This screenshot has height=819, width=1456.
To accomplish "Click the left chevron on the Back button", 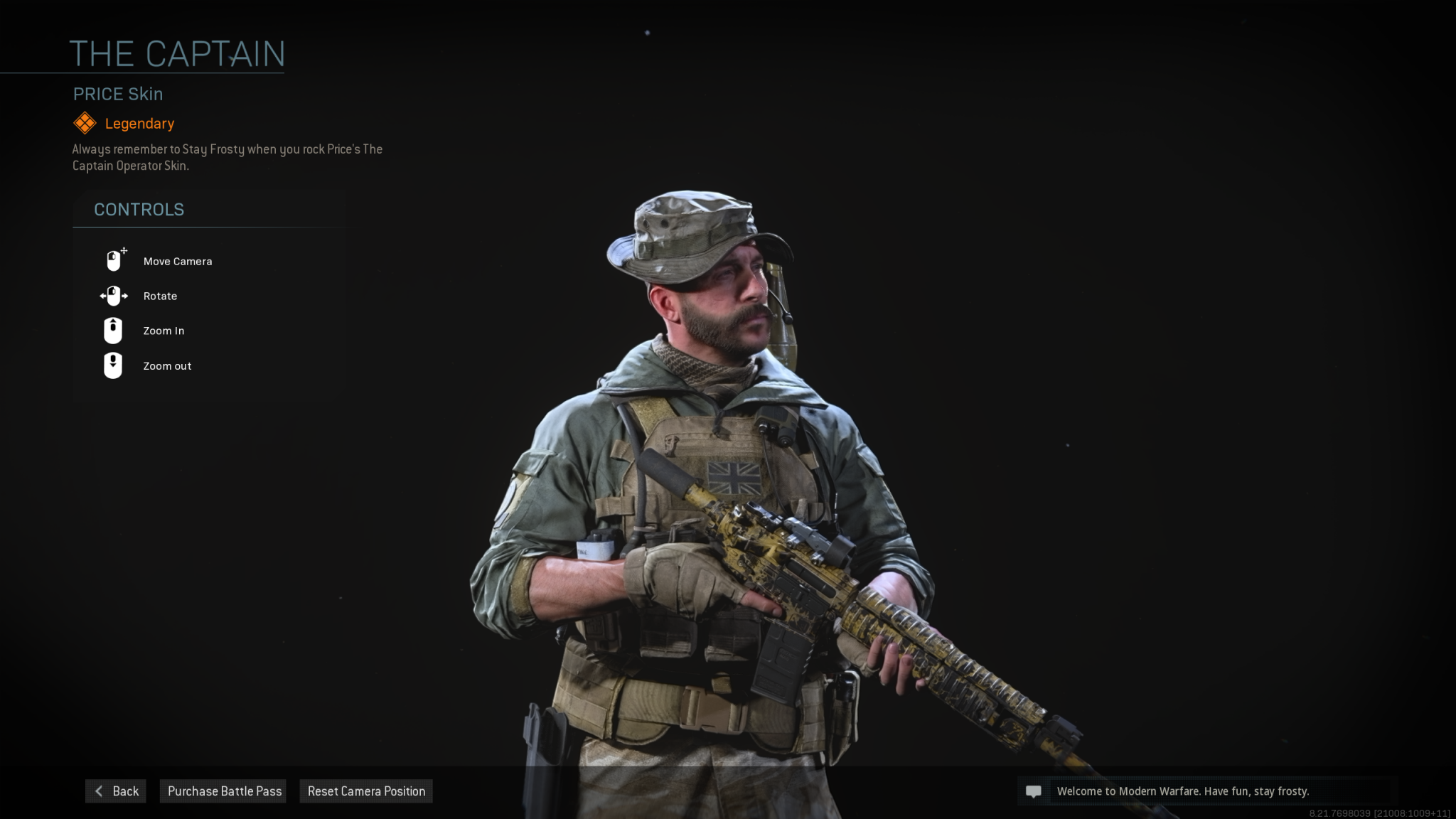I will [x=99, y=791].
